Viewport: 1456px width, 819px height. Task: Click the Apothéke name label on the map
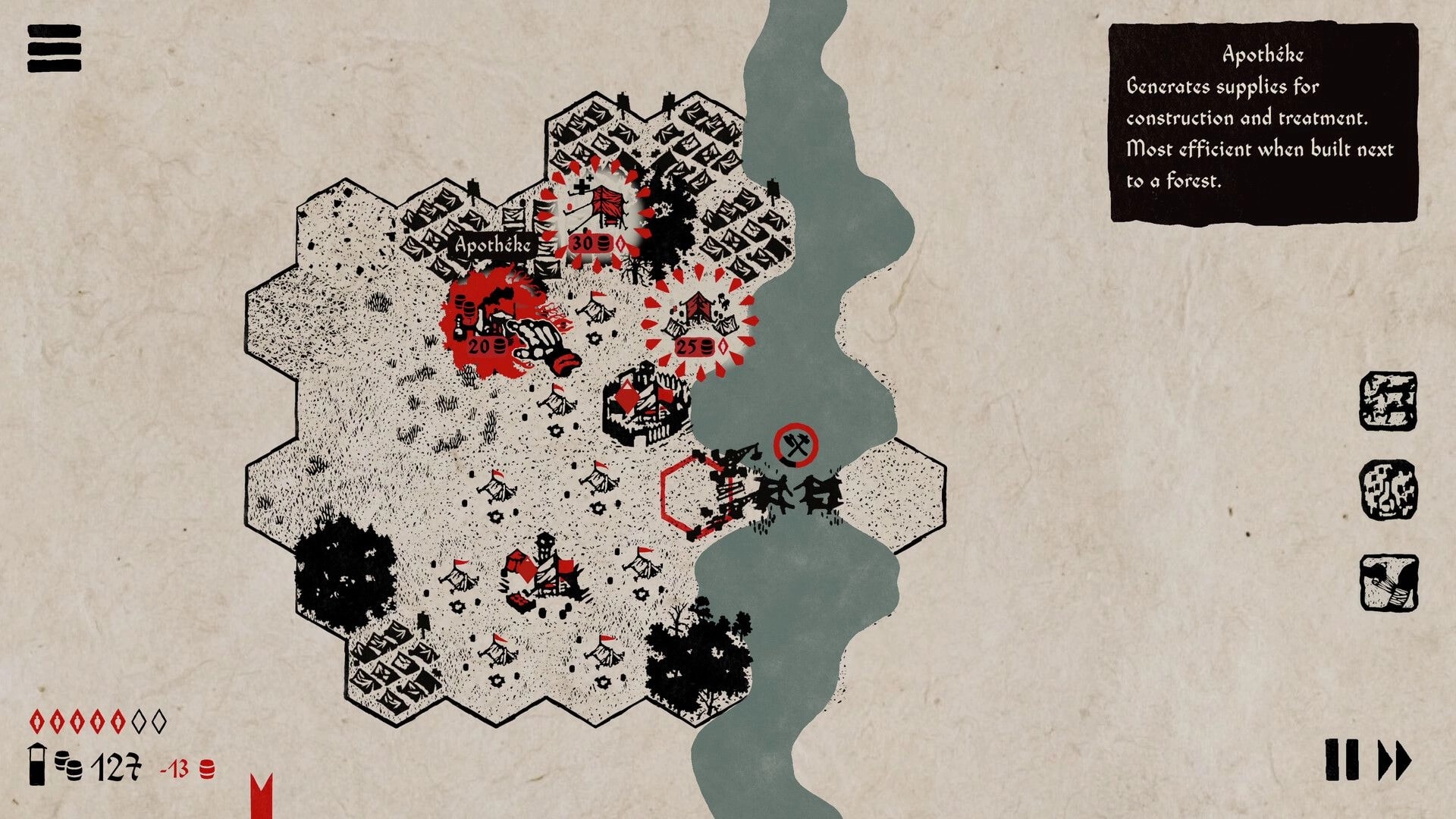click(x=493, y=245)
